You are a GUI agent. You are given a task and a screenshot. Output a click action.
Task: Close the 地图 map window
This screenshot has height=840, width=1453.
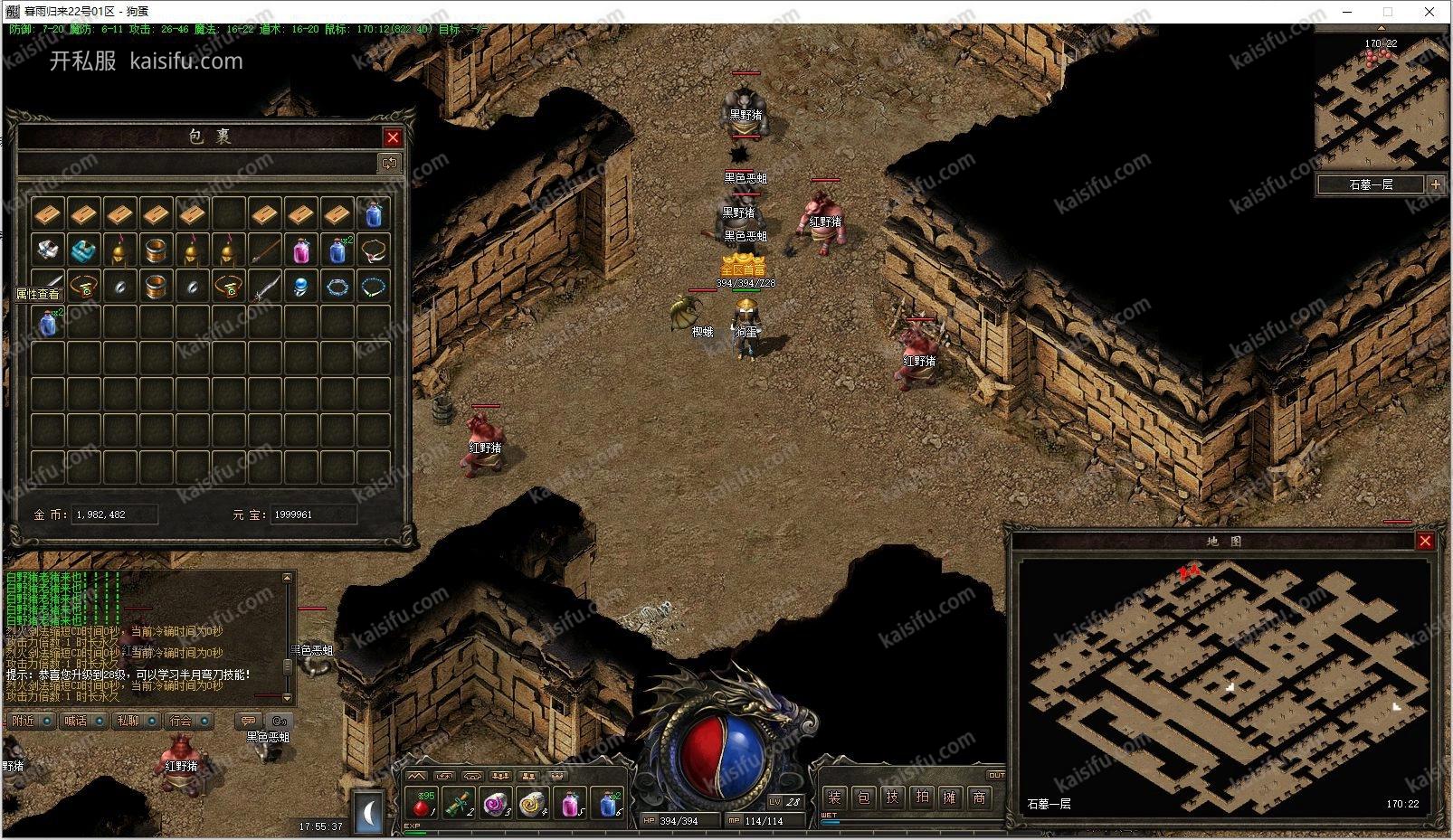(1425, 541)
